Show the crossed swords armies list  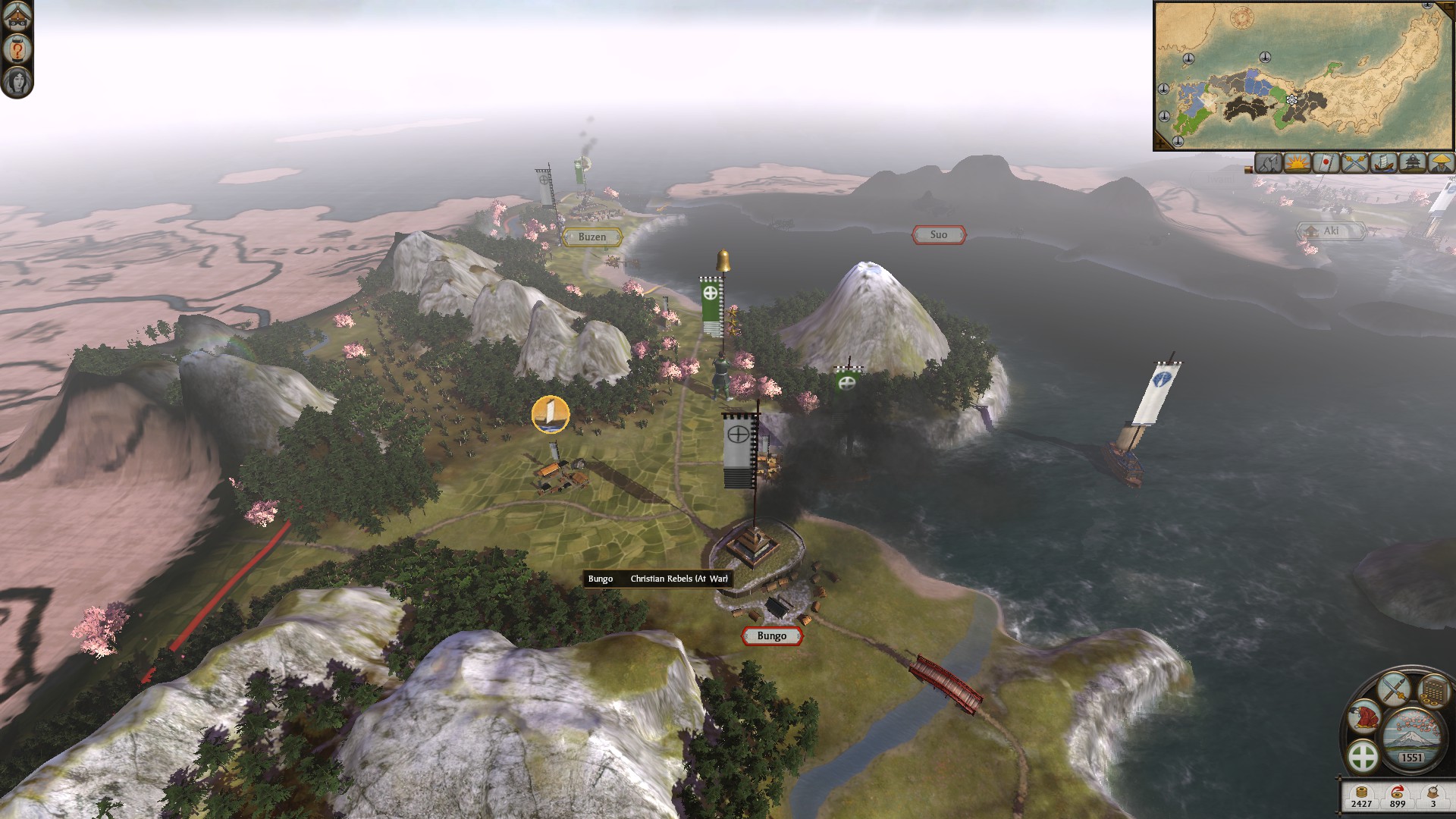1354,163
